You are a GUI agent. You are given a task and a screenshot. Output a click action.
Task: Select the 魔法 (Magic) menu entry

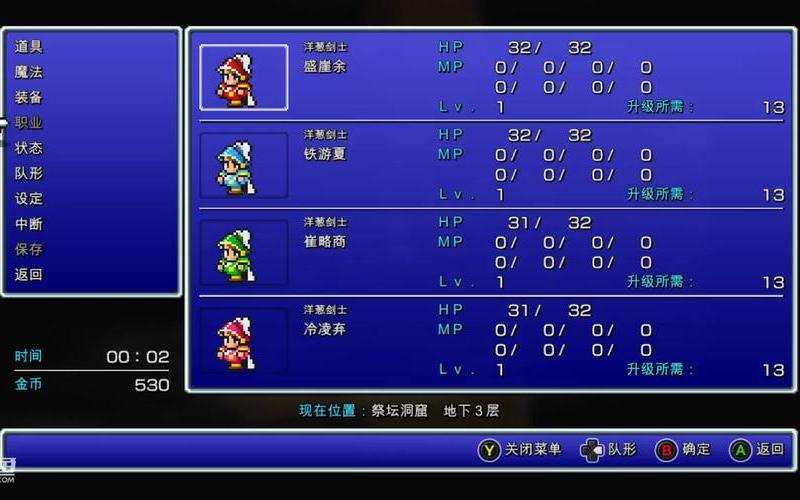point(29,72)
